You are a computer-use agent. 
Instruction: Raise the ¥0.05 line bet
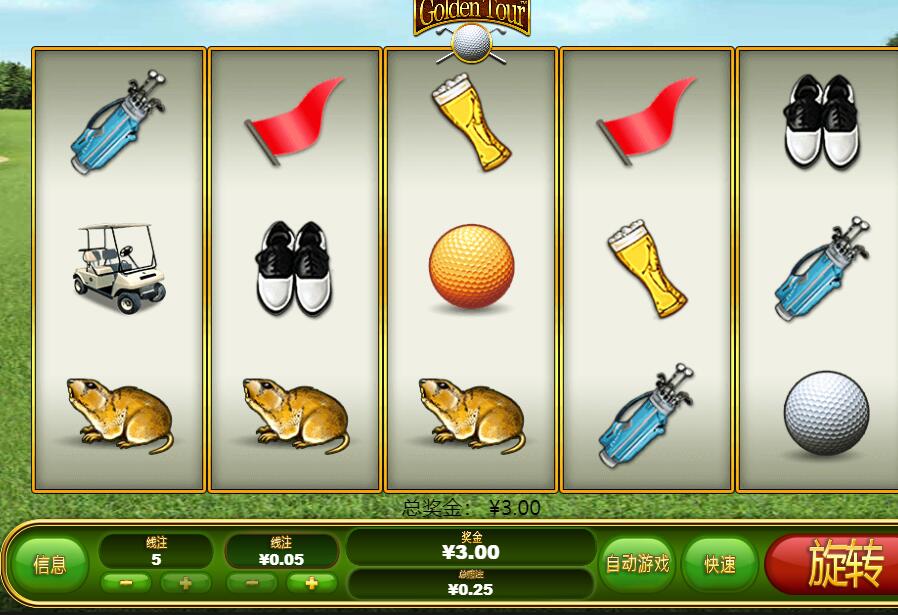(312, 583)
